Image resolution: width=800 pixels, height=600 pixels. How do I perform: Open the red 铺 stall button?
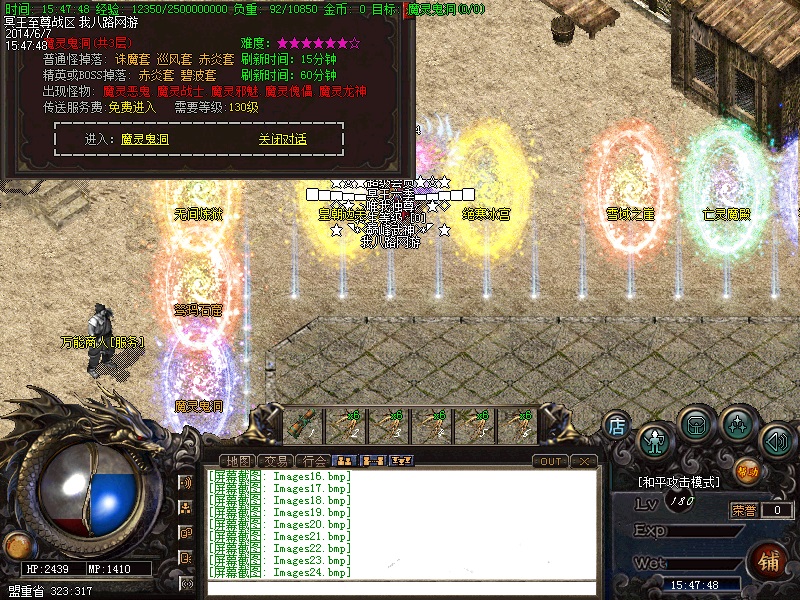tap(769, 559)
